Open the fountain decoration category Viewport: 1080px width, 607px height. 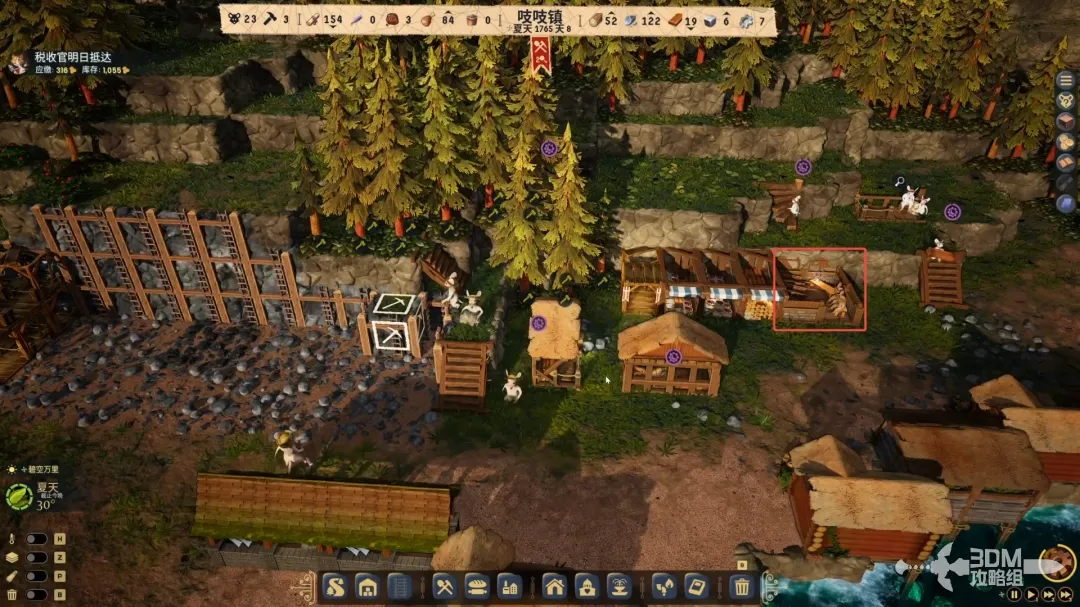618,587
